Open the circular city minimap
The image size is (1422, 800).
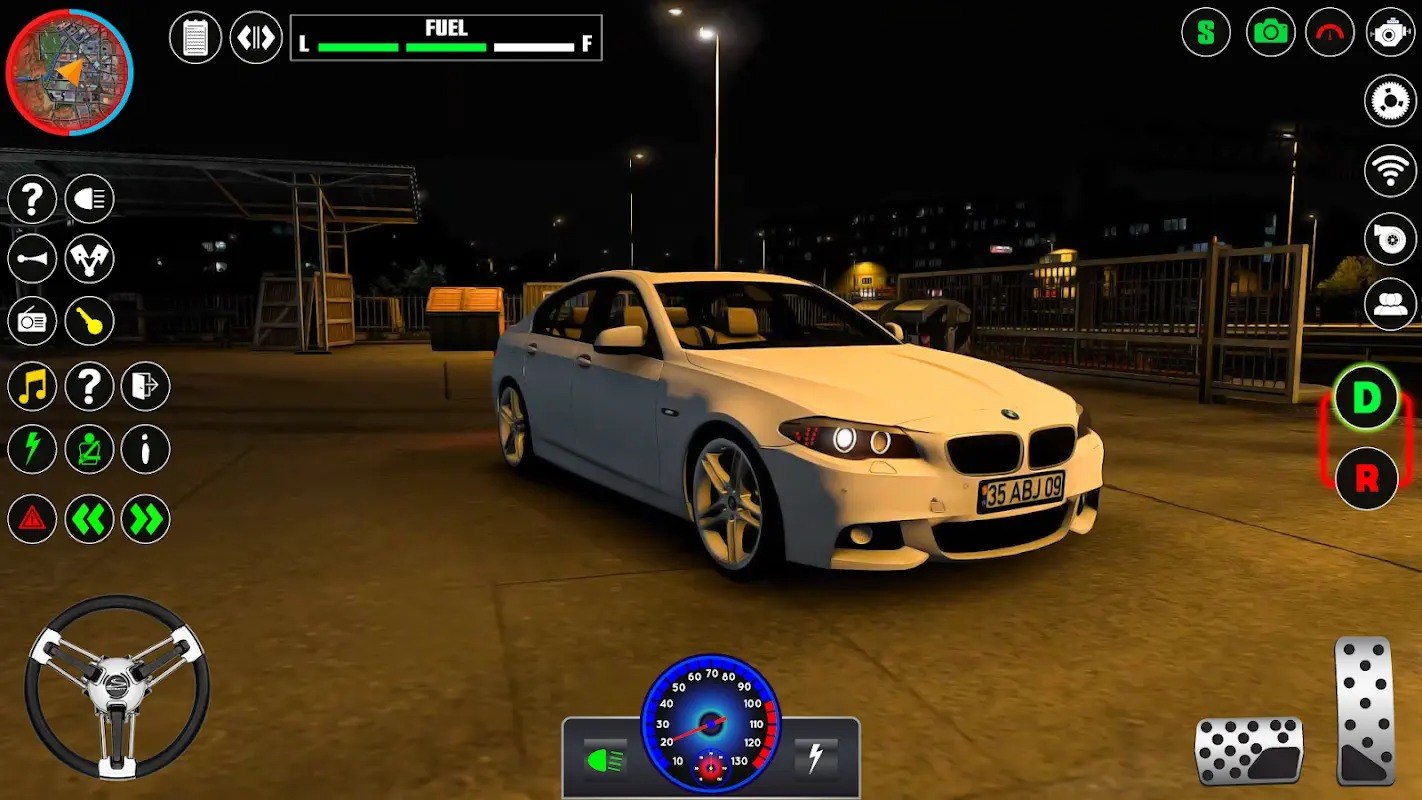(69, 72)
